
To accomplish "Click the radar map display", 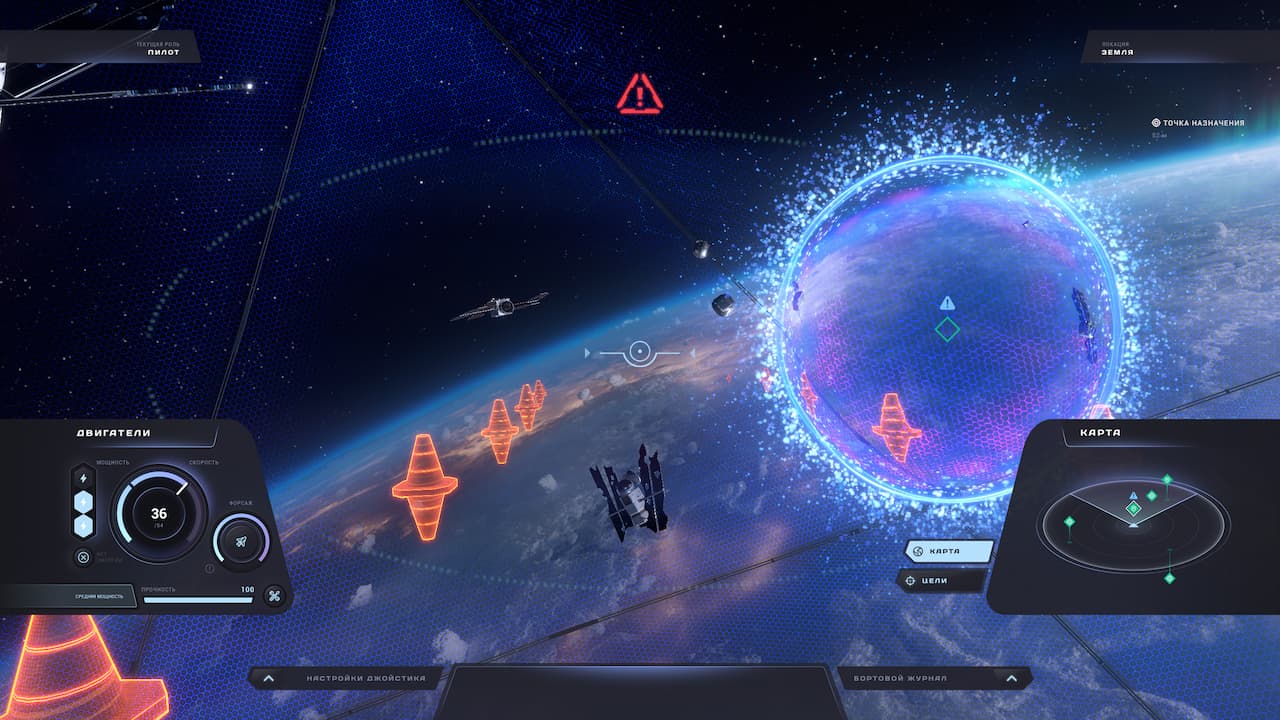I will (x=1133, y=523).
